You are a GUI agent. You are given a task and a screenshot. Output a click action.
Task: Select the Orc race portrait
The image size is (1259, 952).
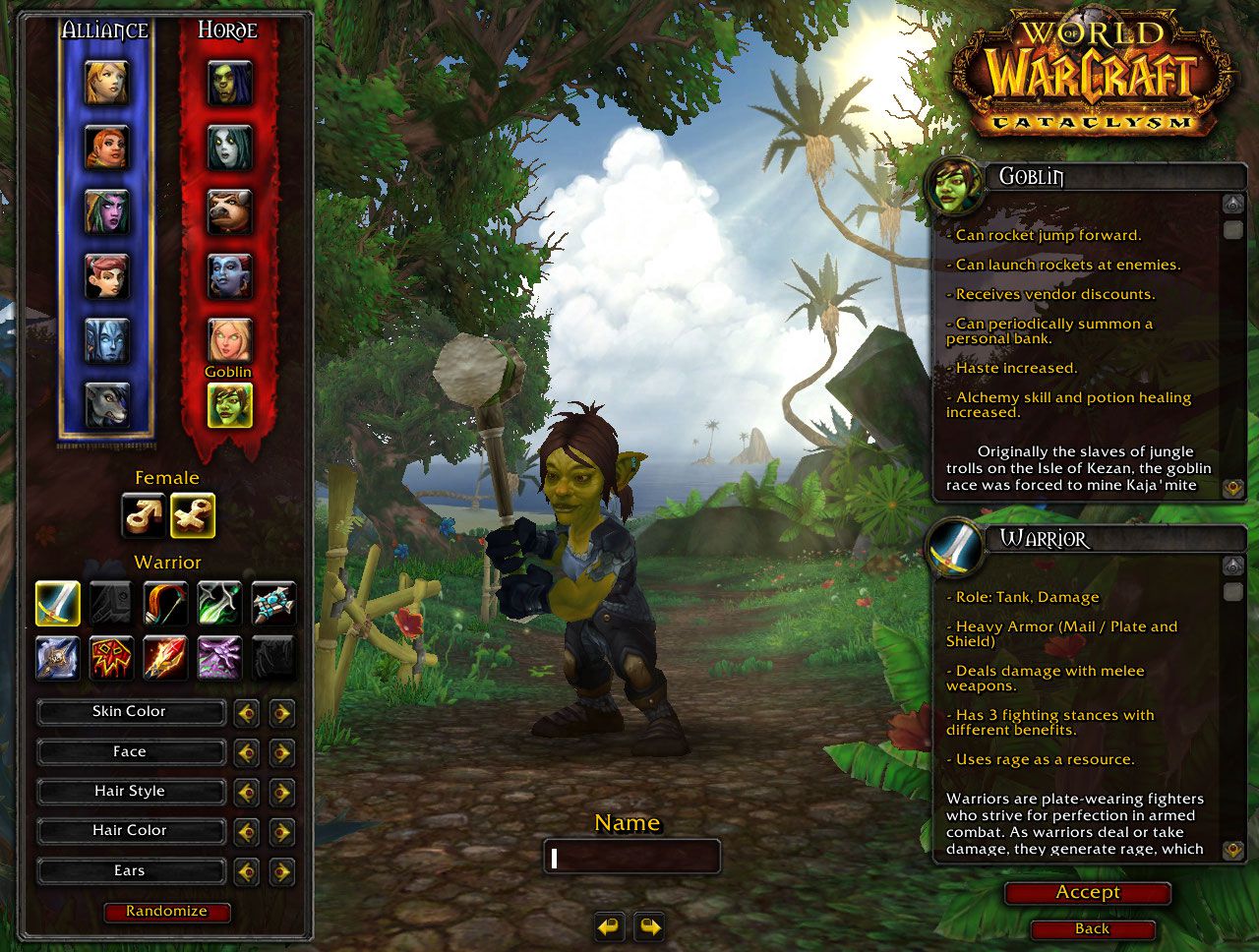pos(228,85)
